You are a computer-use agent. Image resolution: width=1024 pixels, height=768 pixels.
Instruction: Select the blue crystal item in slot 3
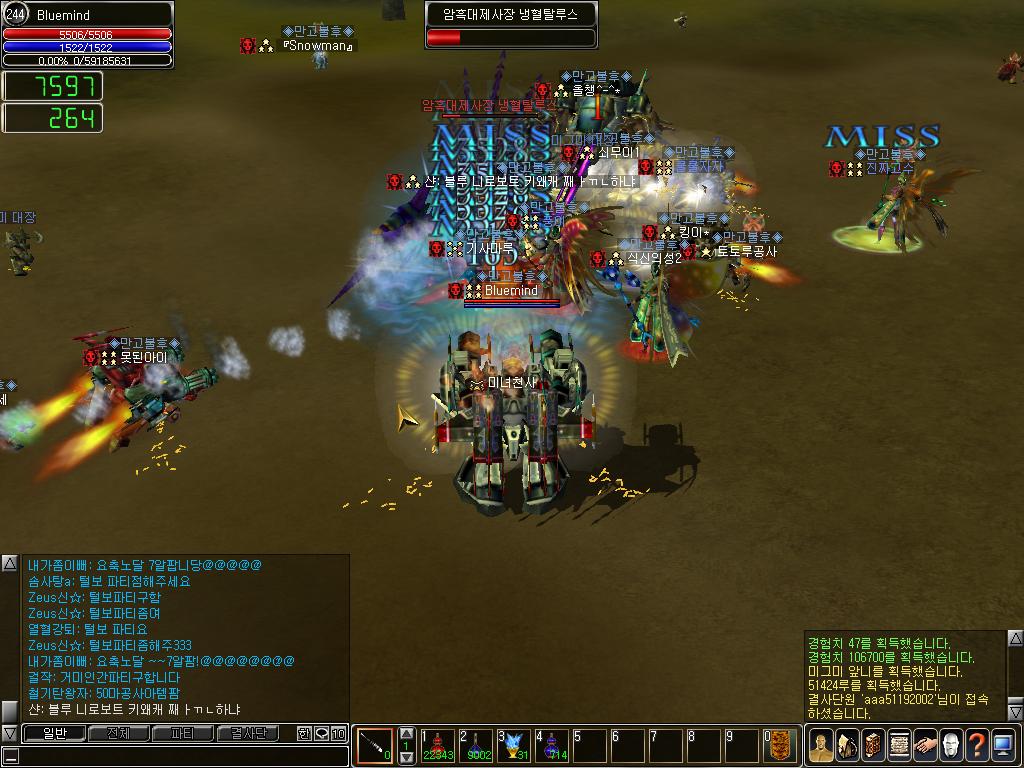click(514, 746)
